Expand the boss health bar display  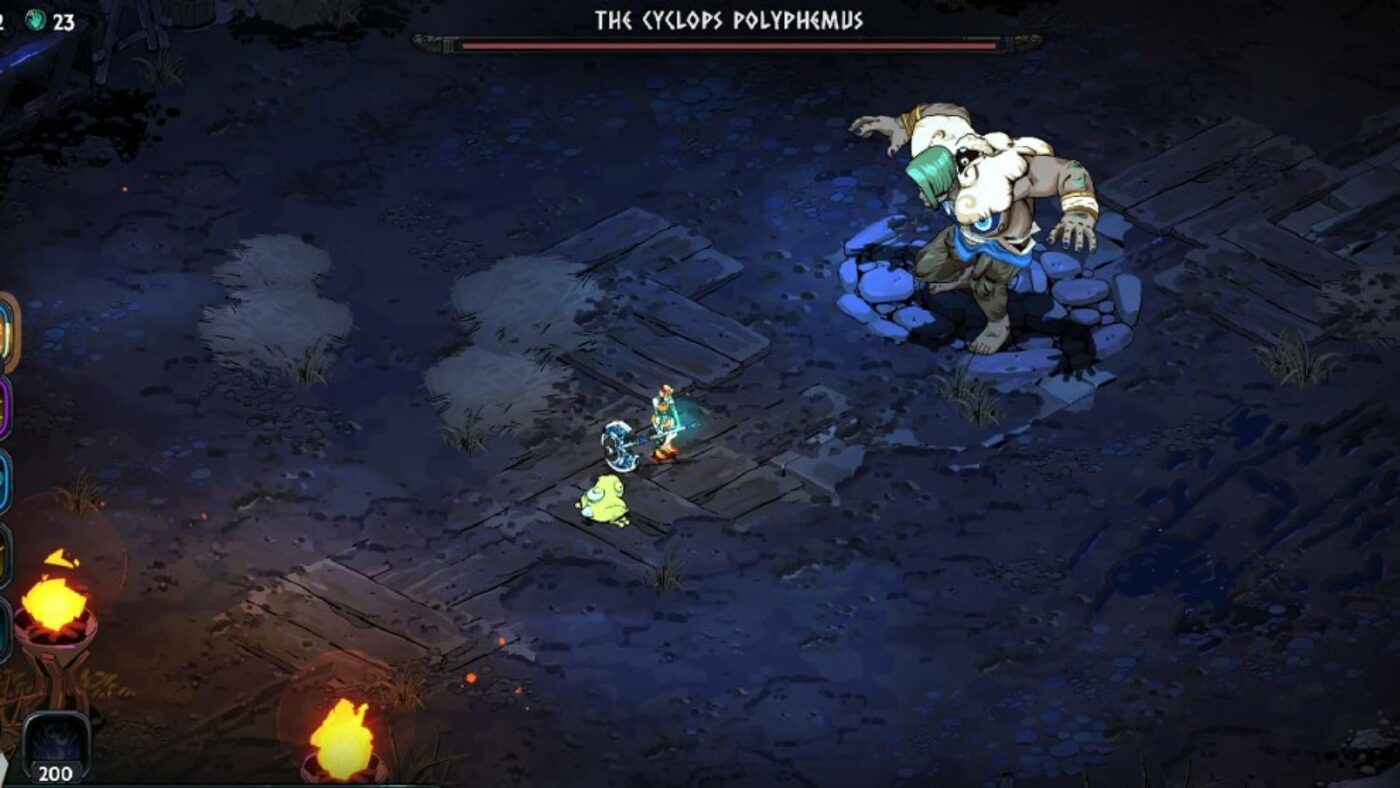pyautogui.click(x=730, y=43)
